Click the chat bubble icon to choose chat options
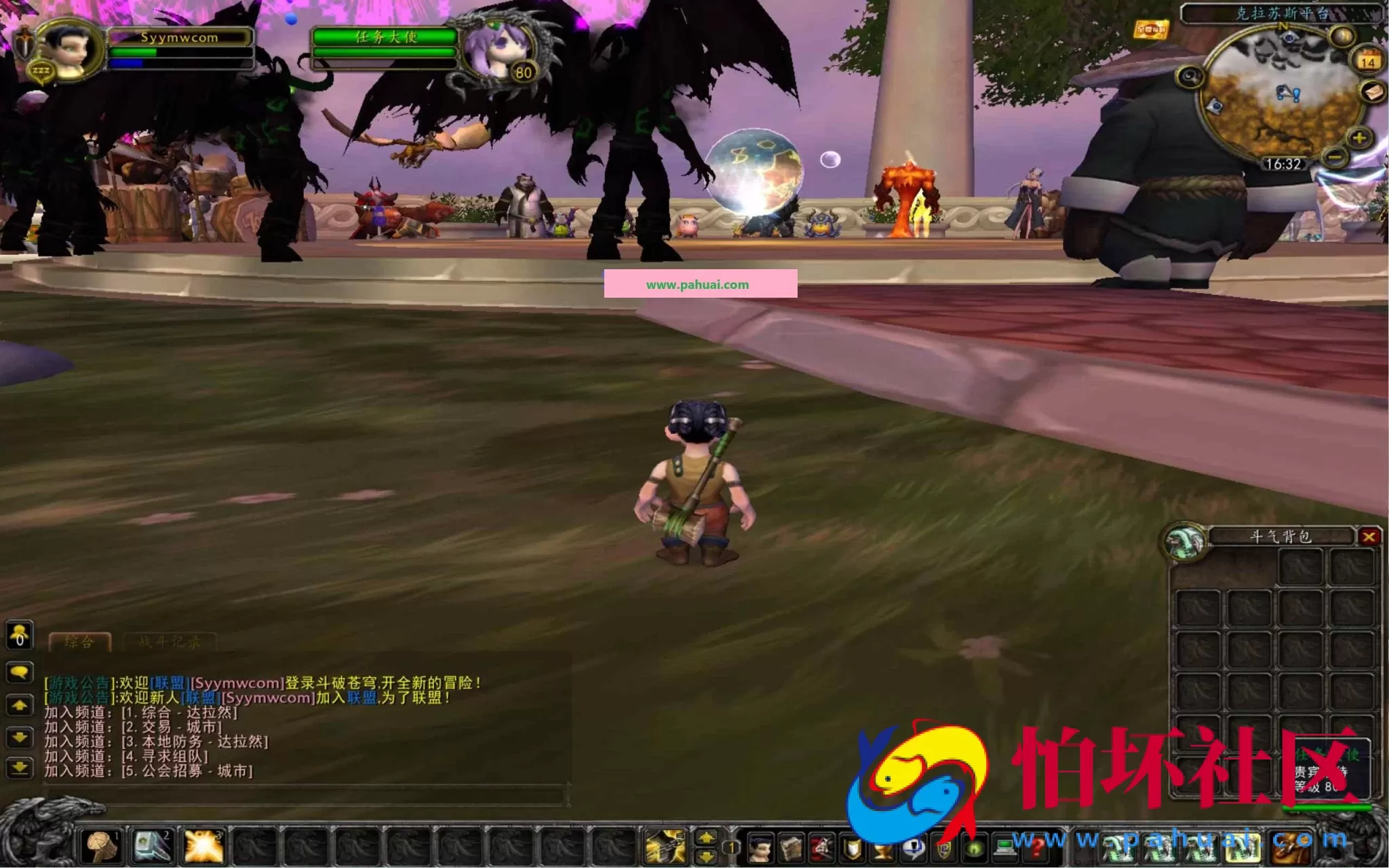The image size is (1389, 868). click(x=20, y=673)
